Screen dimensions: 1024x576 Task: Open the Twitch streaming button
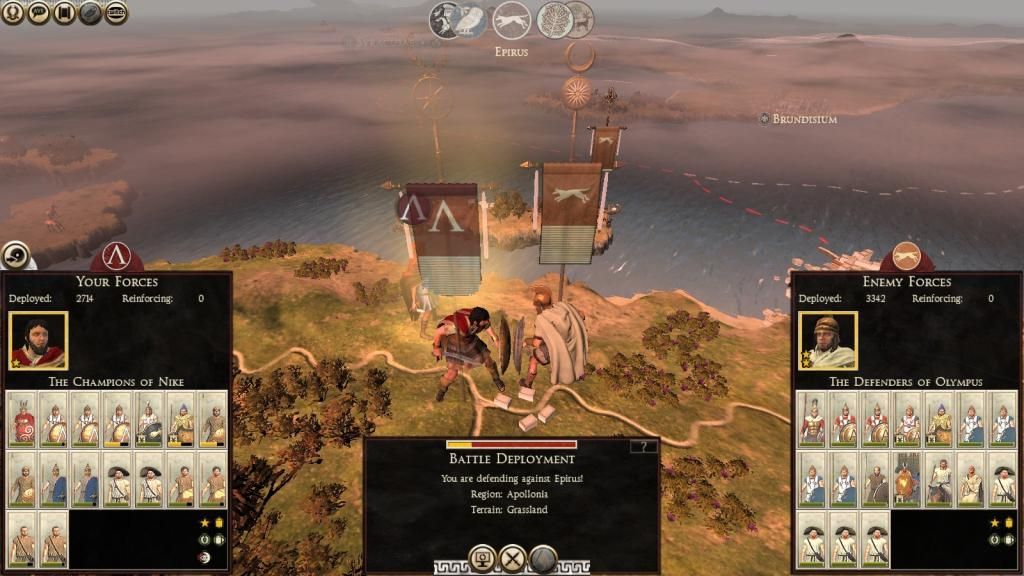point(116,13)
